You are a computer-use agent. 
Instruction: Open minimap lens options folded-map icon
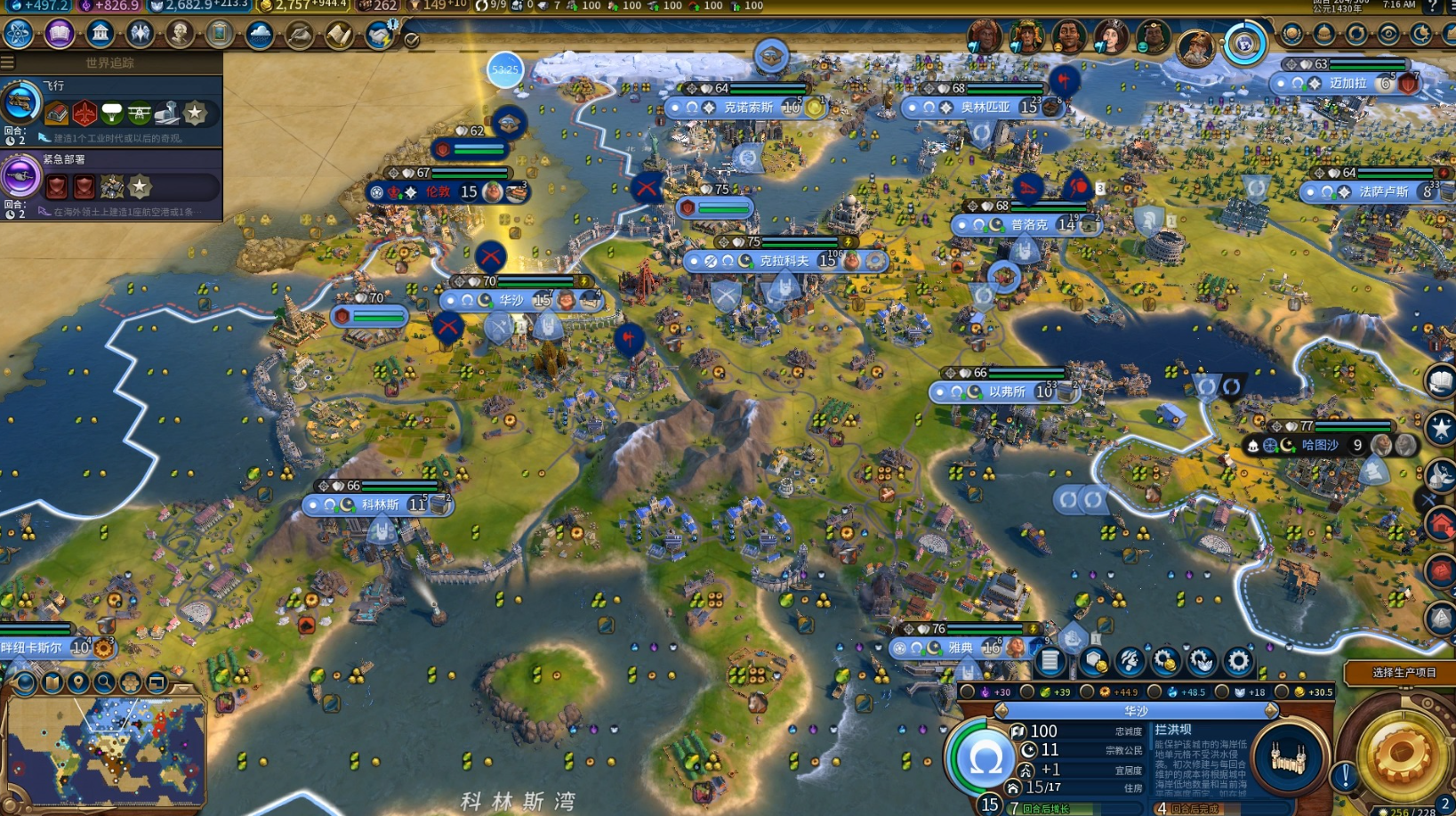coord(52,683)
